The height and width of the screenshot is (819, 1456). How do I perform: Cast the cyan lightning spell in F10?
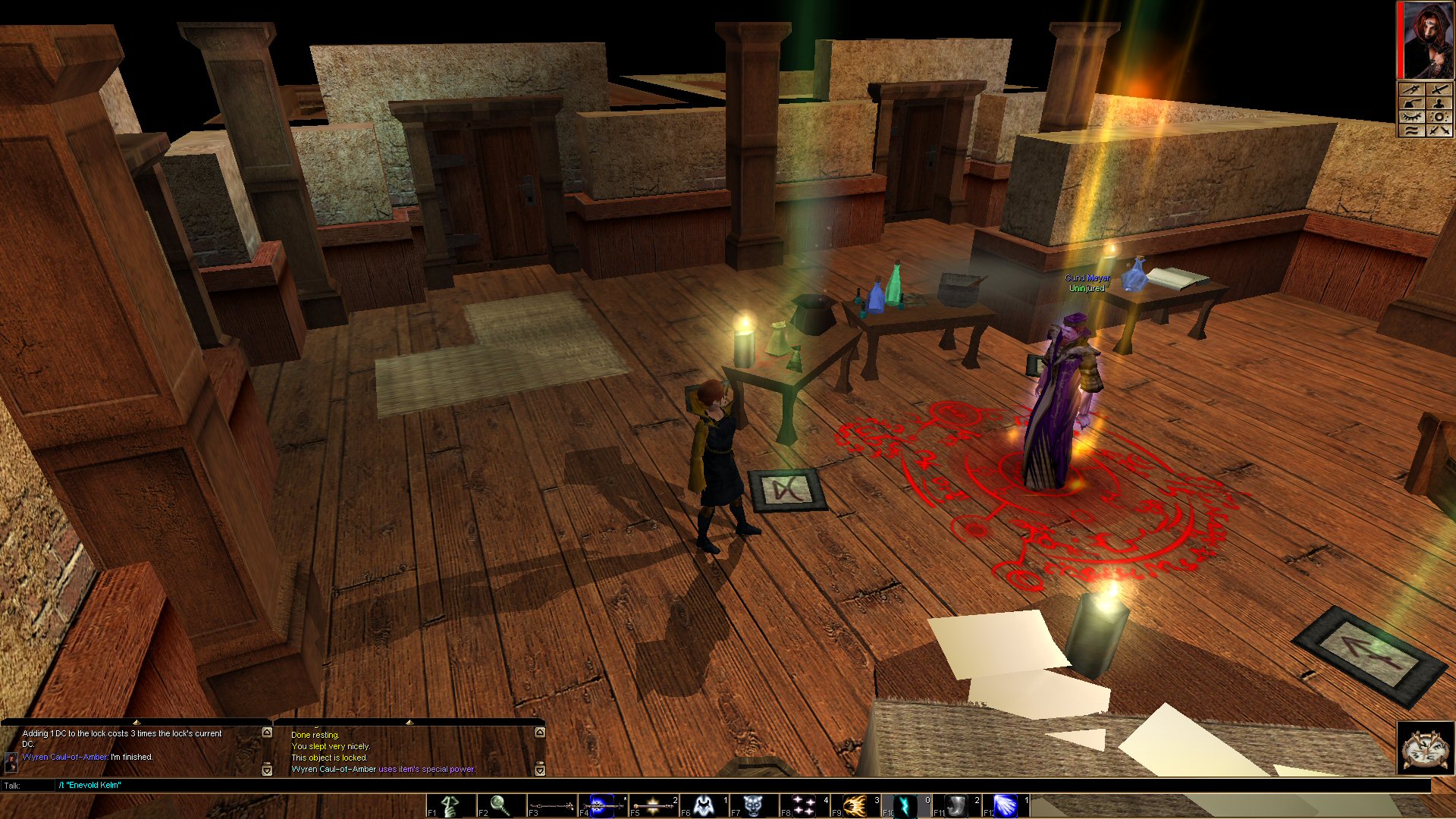pos(905,805)
